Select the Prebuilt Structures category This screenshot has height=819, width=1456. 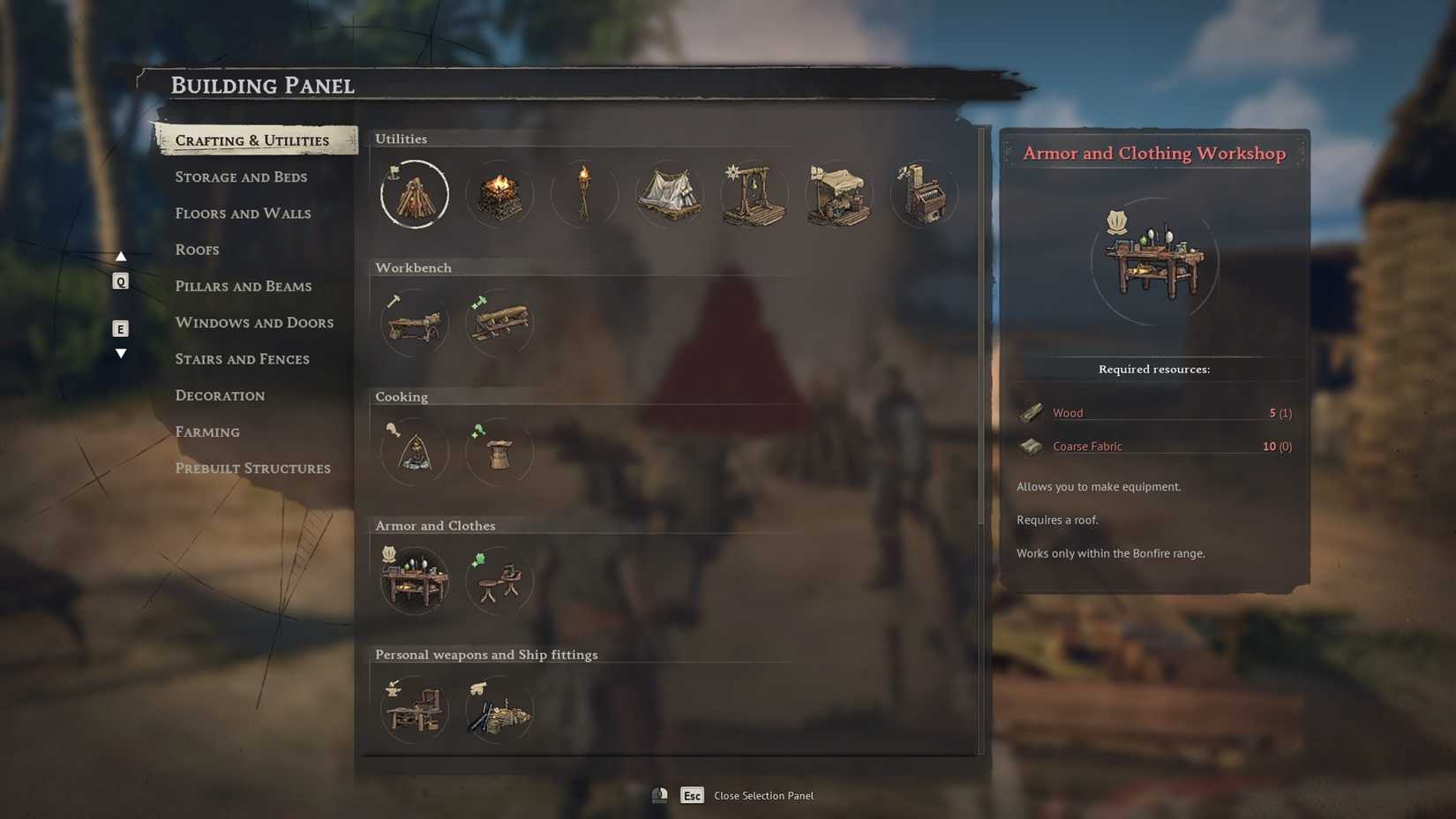point(252,469)
